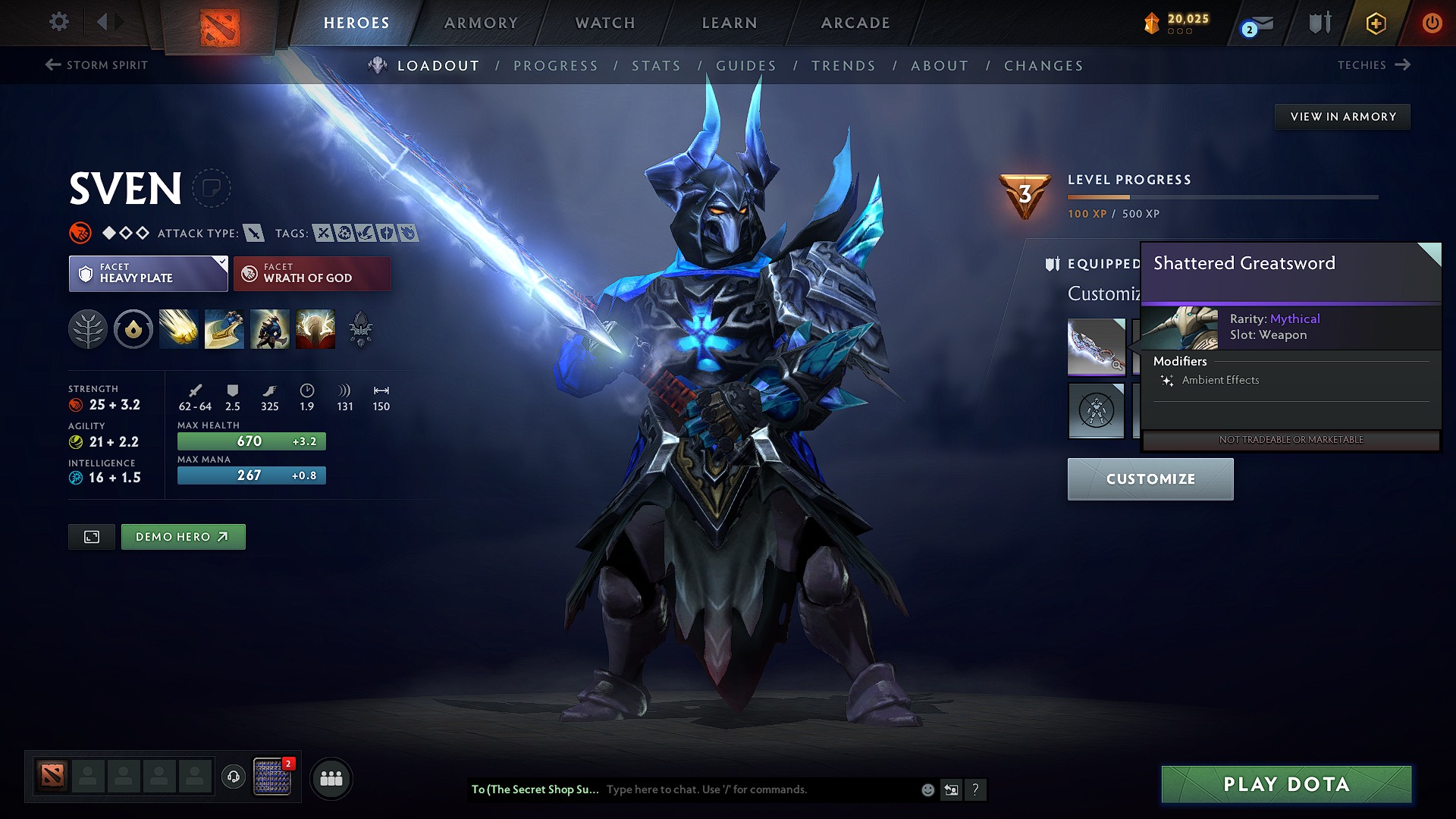This screenshot has height=819, width=1456.
Task: Go to next hero Techies
Action: pos(1373,65)
